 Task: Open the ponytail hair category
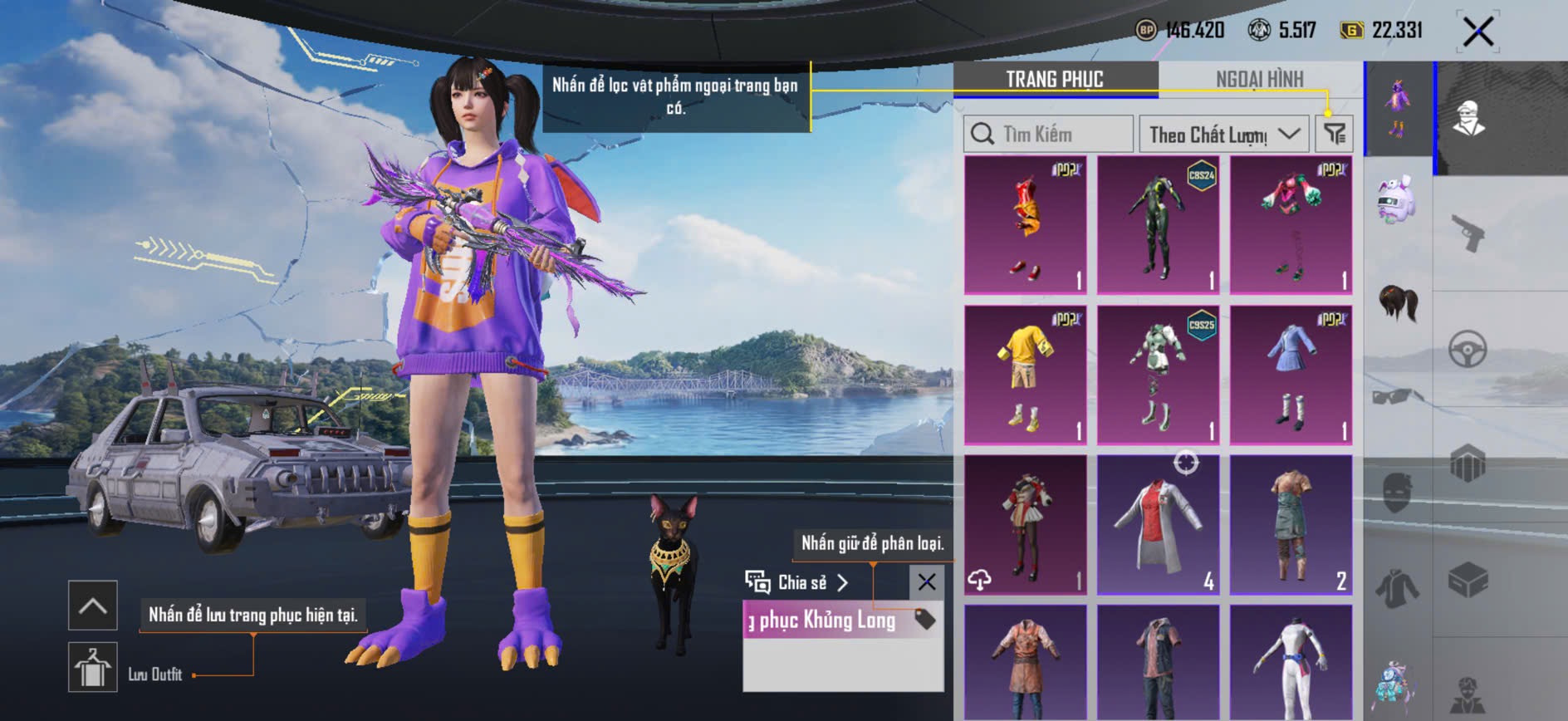[x=1399, y=302]
